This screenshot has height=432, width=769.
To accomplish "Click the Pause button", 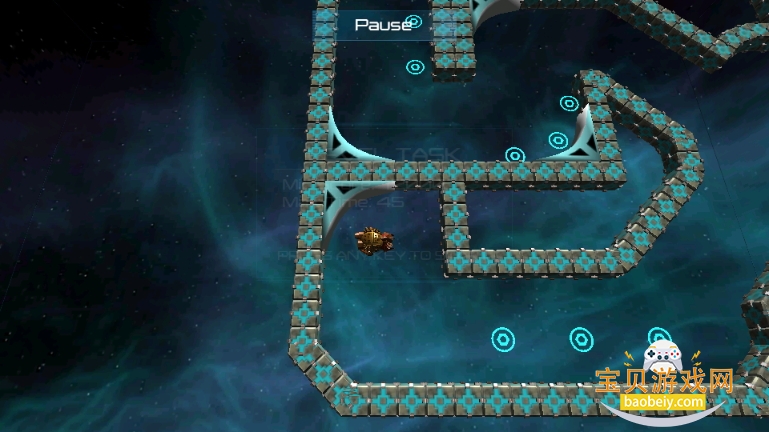I will coord(383,25).
